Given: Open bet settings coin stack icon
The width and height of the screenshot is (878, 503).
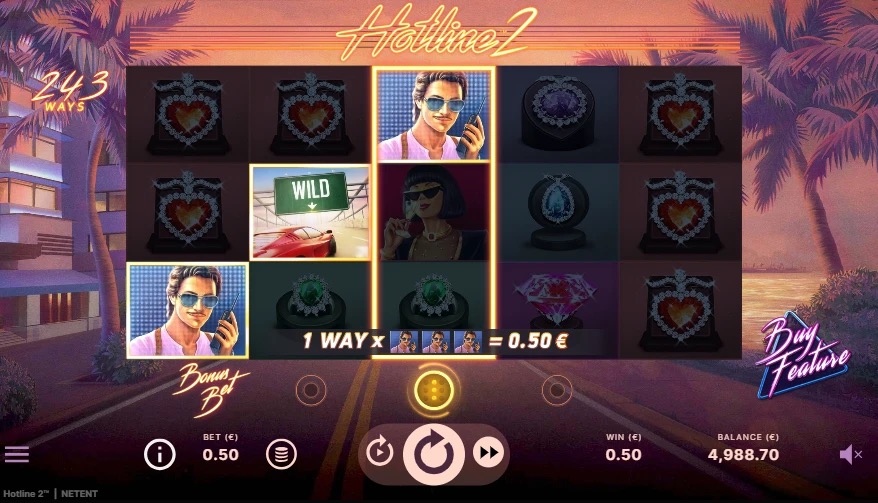Looking at the screenshot, I should [281, 454].
